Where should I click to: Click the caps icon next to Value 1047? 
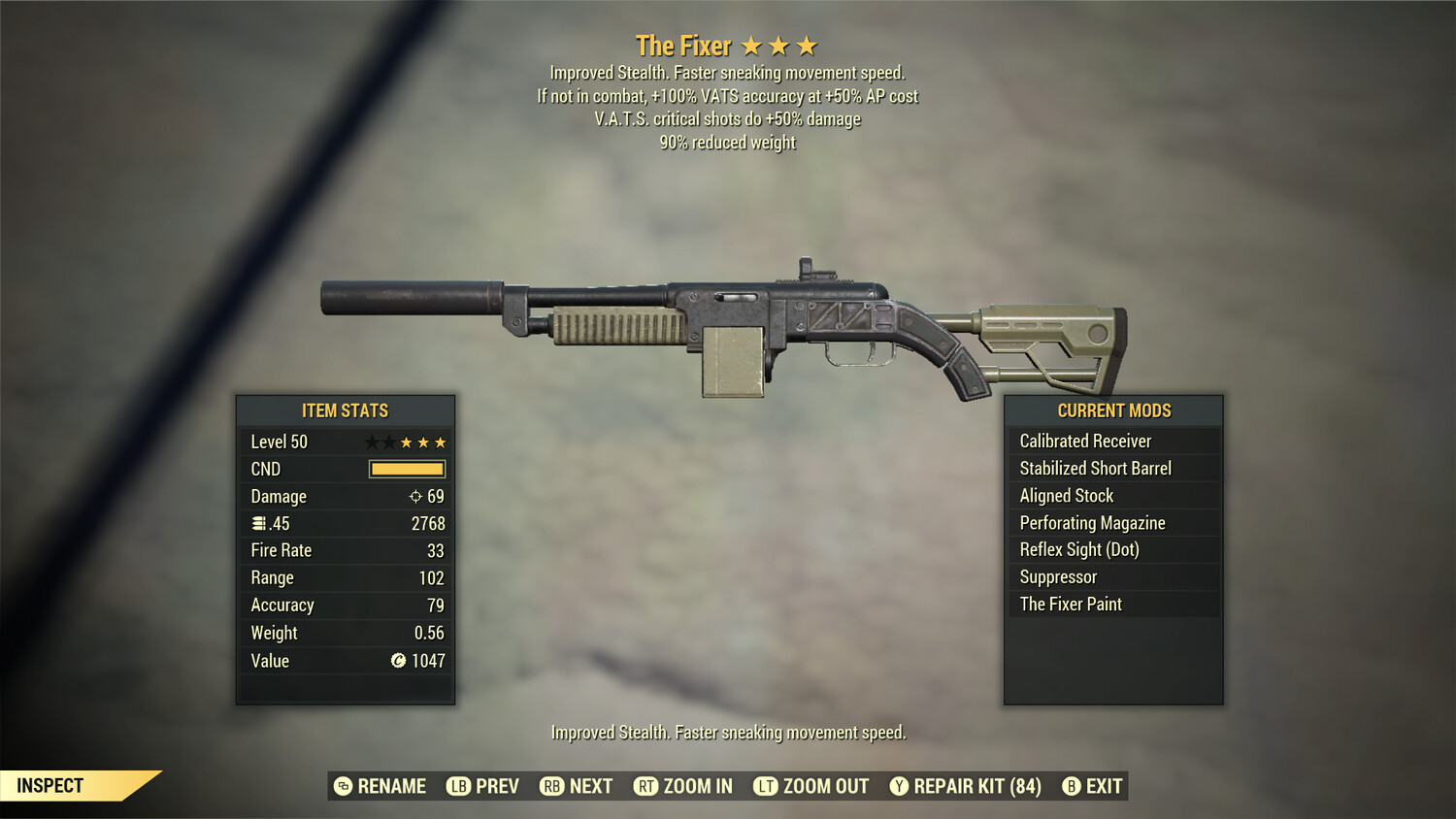[x=397, y=662]
